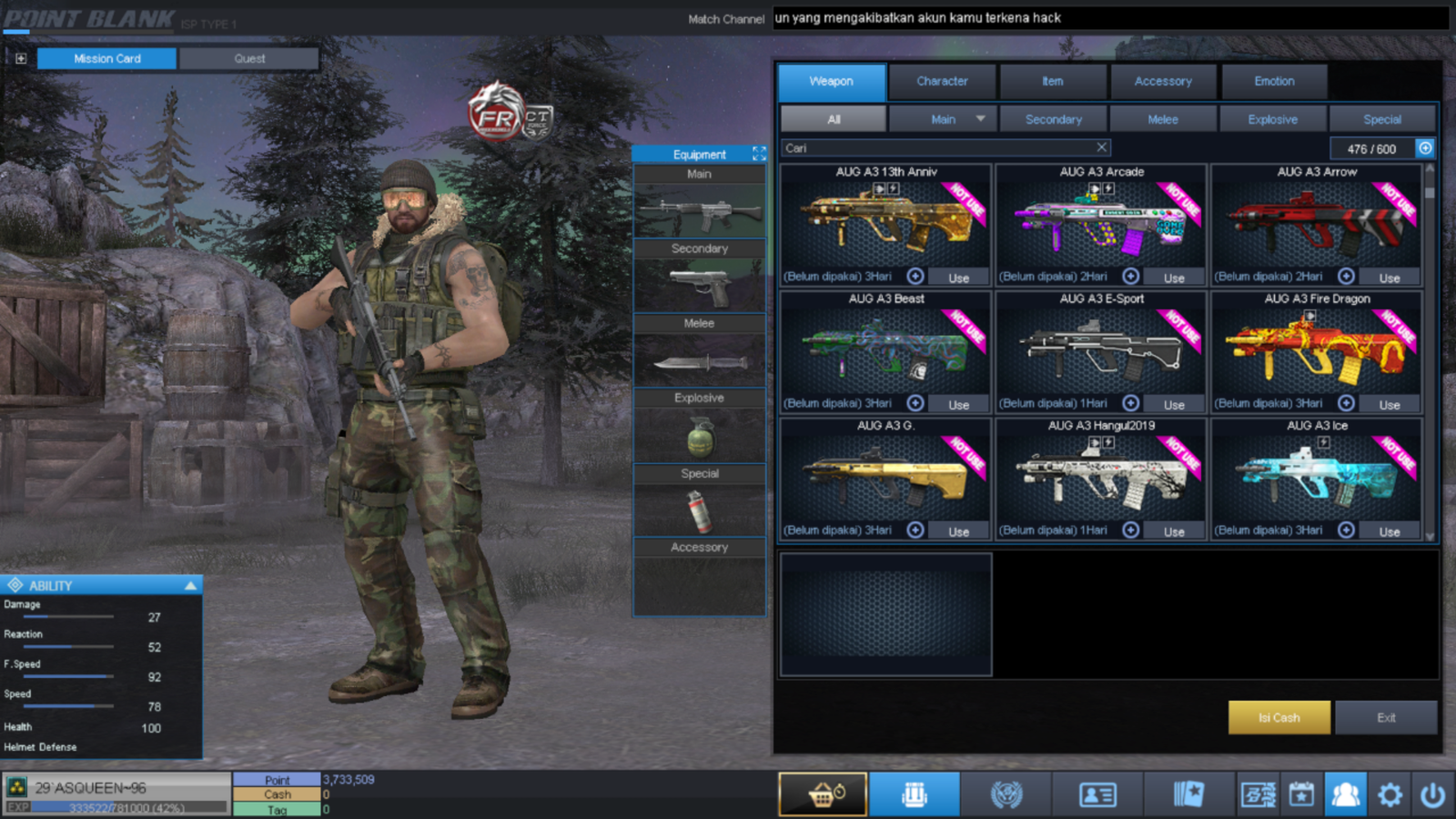The height and width of the screenshot is (819, 1456).
Task: Open the Main weapon filter dropdown
Action: point(980,119)
